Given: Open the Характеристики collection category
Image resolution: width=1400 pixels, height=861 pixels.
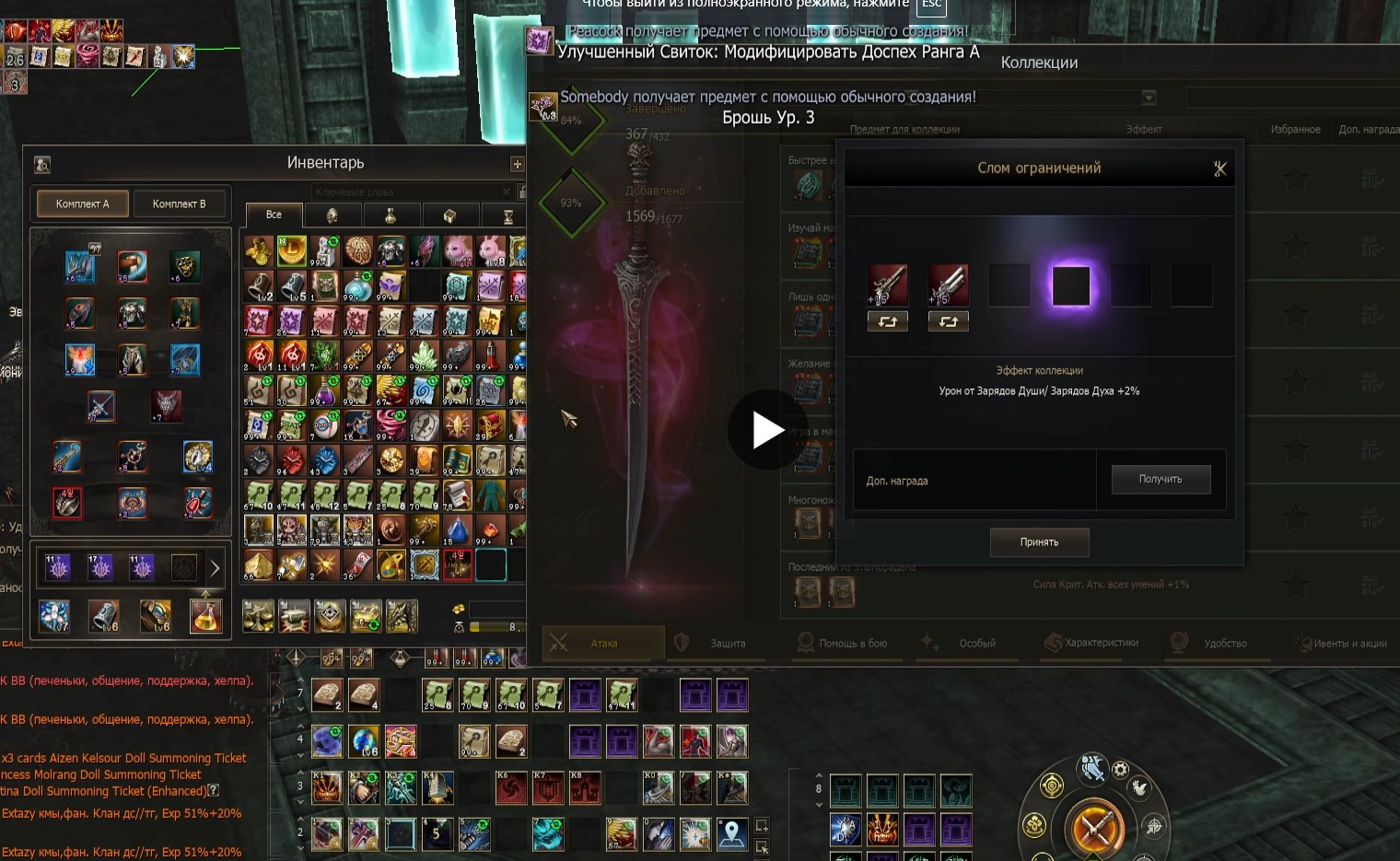Looking at the screenshot, I should pyautogui.click(x=1101, y=643).
